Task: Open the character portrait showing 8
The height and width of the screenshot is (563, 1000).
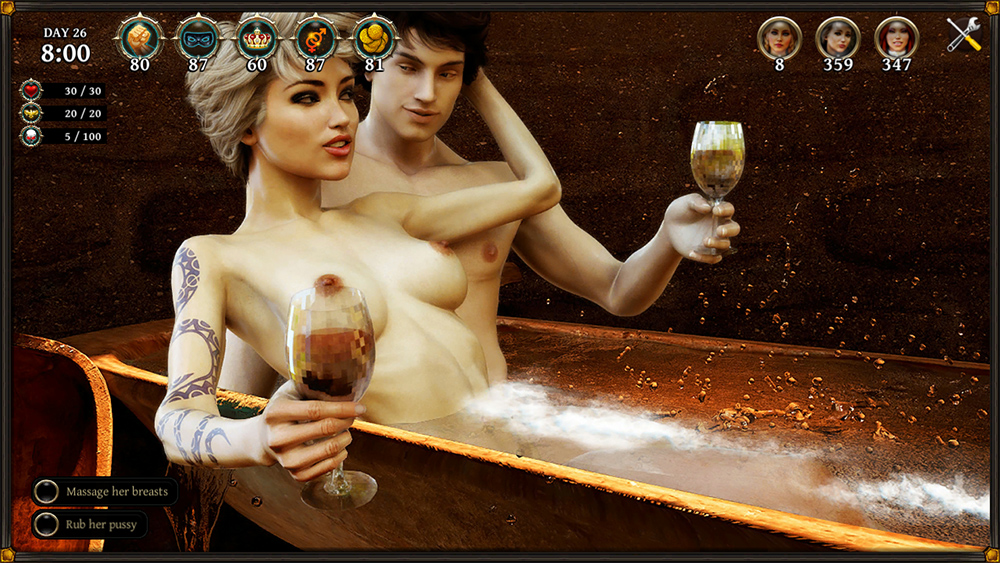Action: [x=779, y=38]
